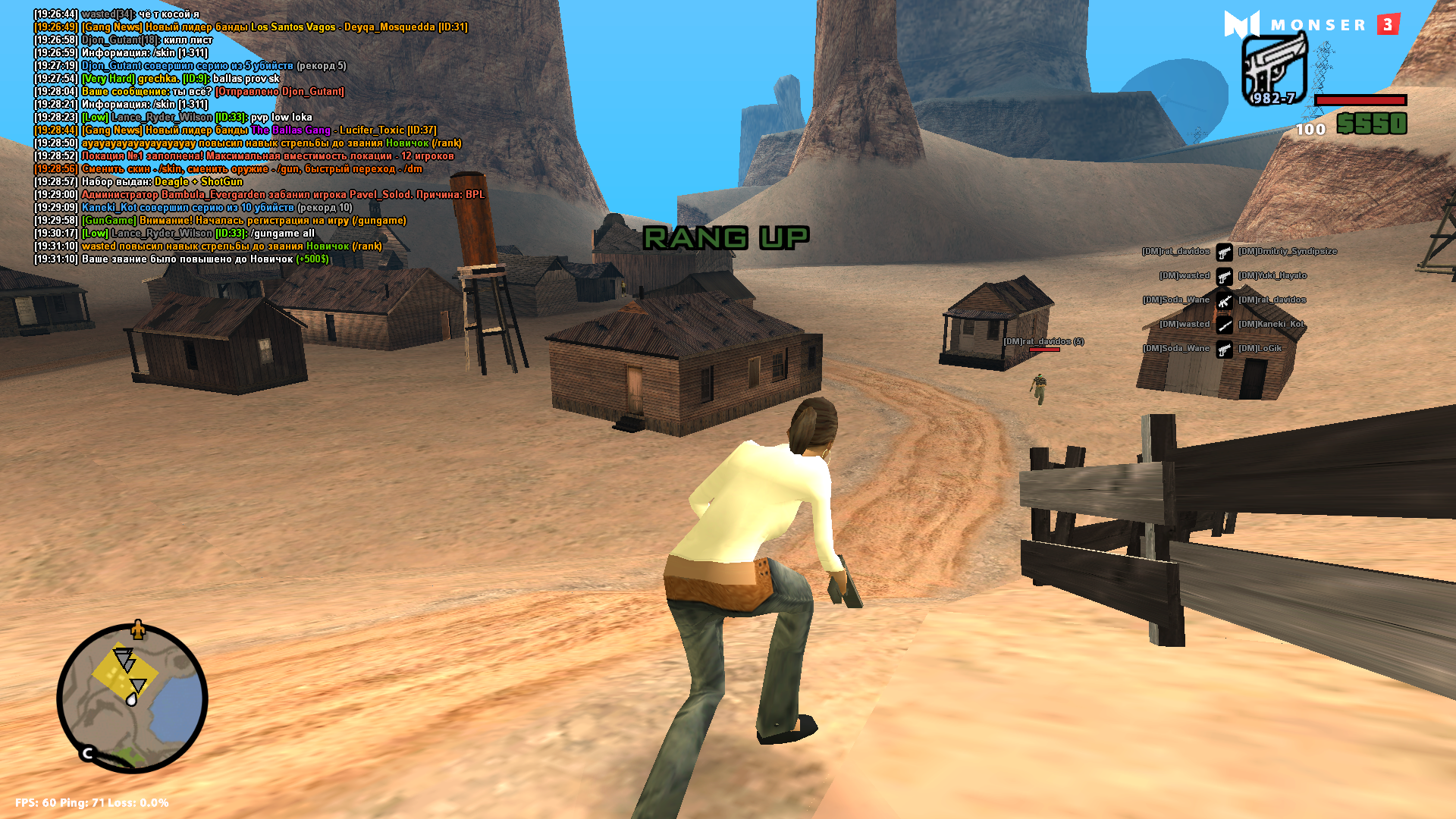Select the kill feed entry for Dmitriy_Syndipsize
The width and height of the screenshot is (1456, 819).
(1287, 252)
